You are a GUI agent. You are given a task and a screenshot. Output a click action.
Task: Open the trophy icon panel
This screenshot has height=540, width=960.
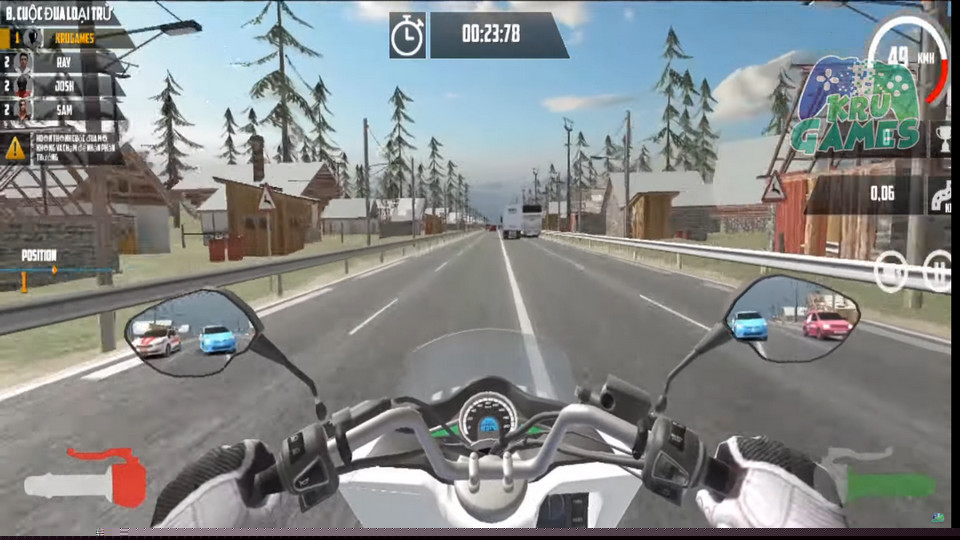[943, 141]
